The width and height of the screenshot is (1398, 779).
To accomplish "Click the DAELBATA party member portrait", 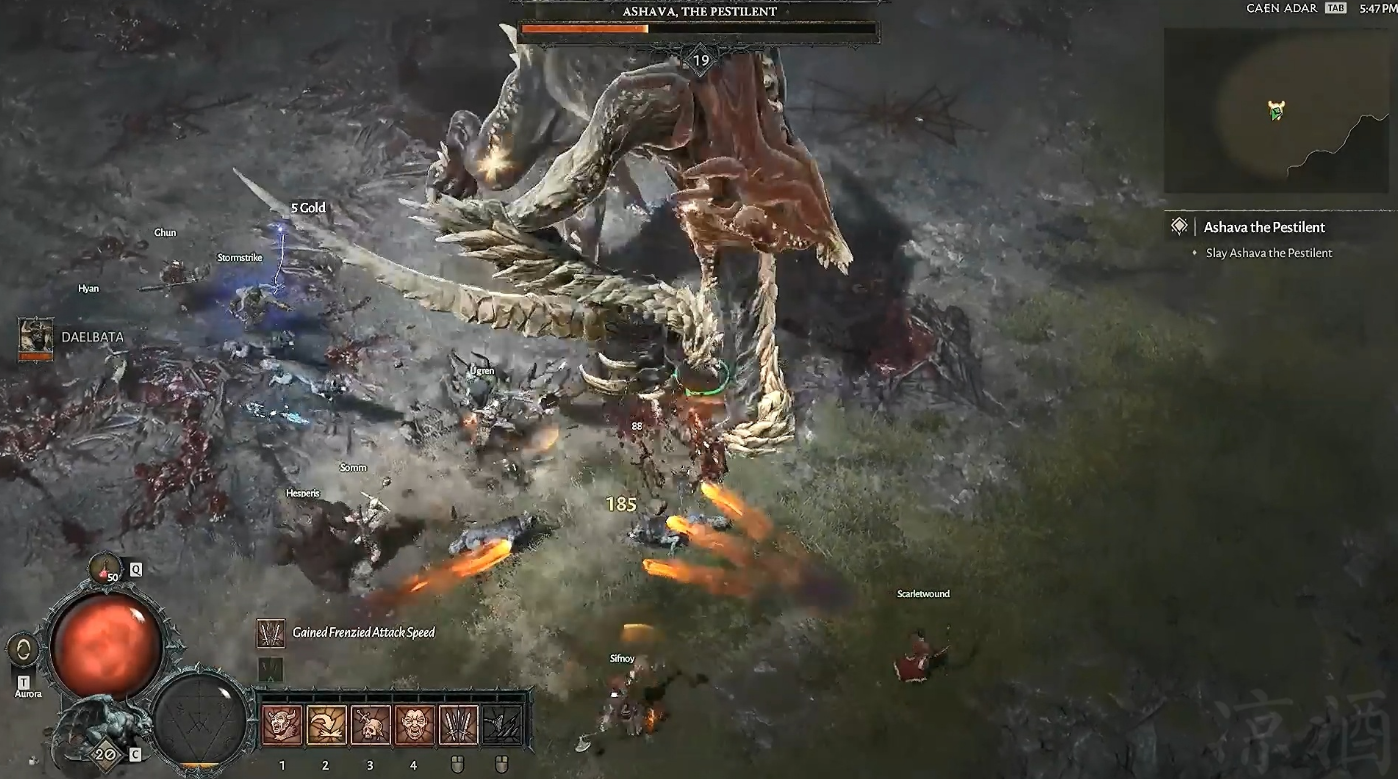I will coord(36,337).
